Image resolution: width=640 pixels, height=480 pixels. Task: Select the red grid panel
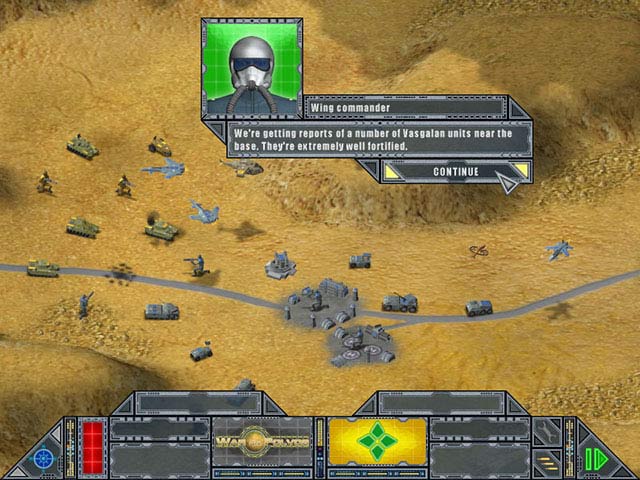(x=91, y=441)
